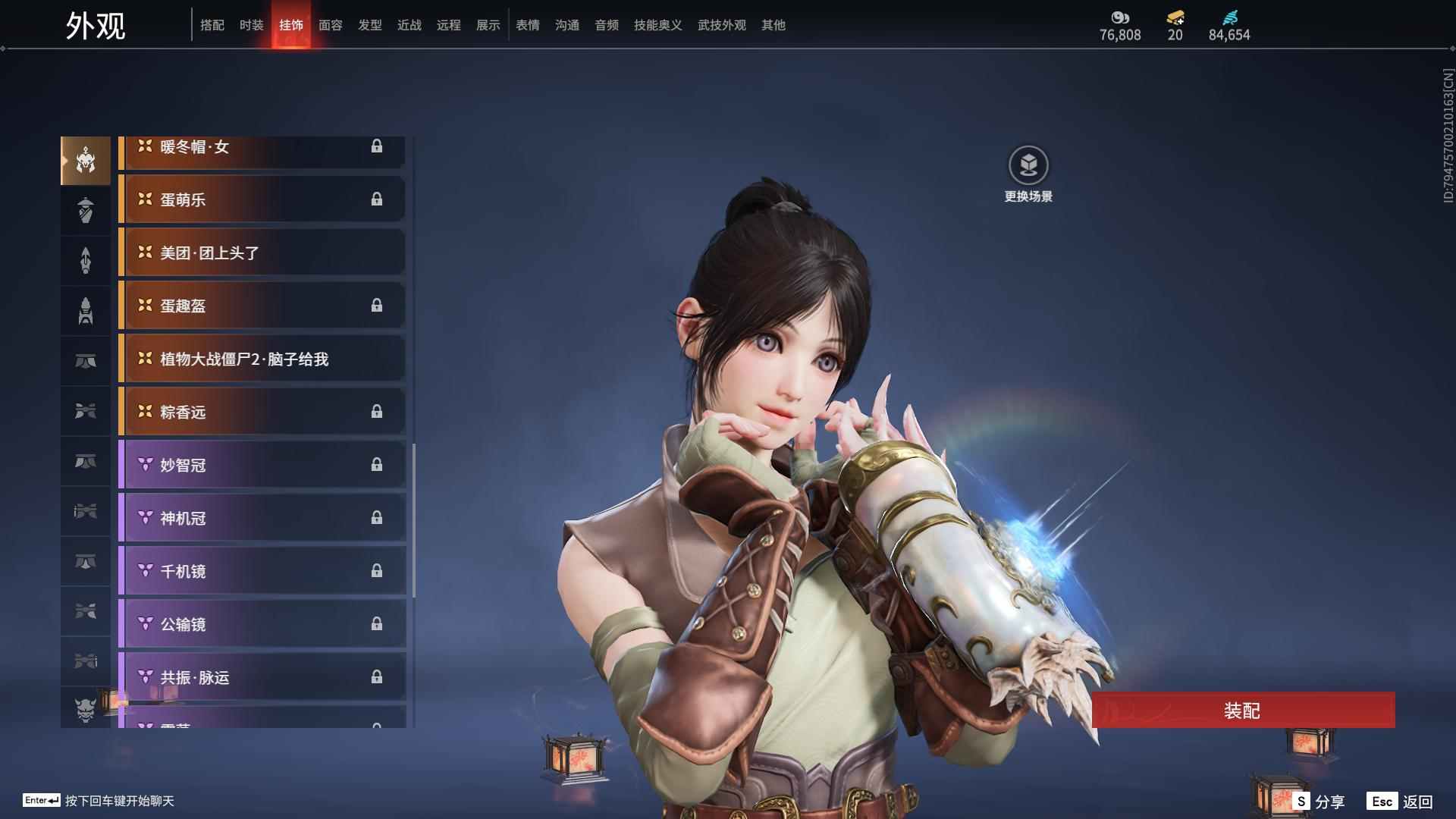Click 分享 to share the appearance
Screen dimensions: 1456x819
tap(1319, 801)
